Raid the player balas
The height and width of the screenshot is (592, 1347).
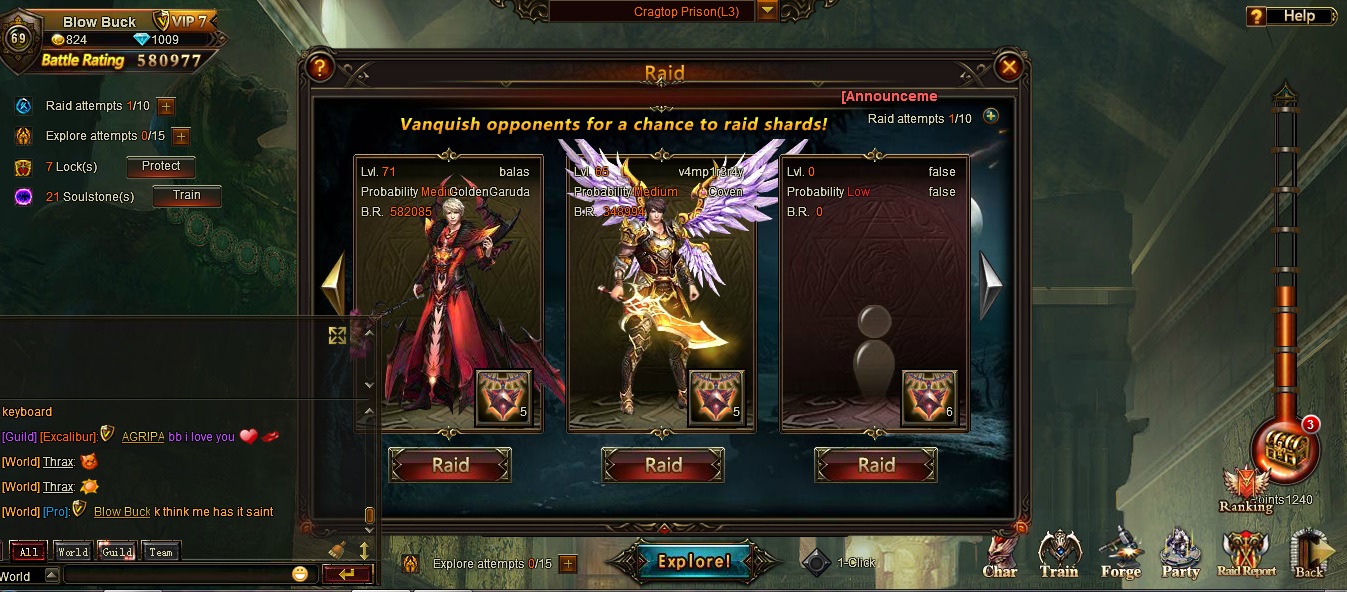[x=450, y=465]
